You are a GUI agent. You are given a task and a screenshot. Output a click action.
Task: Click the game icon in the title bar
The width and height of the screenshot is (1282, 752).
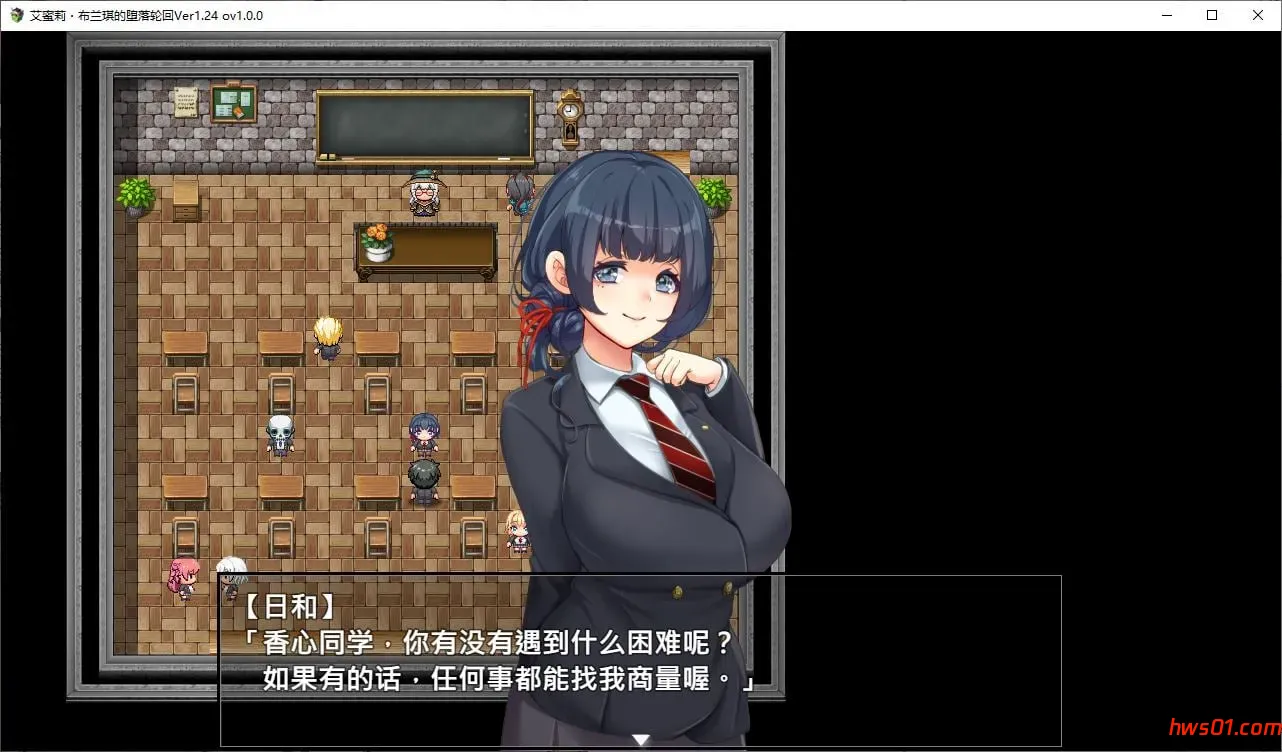pyautogui.click(x=16, y=15)
